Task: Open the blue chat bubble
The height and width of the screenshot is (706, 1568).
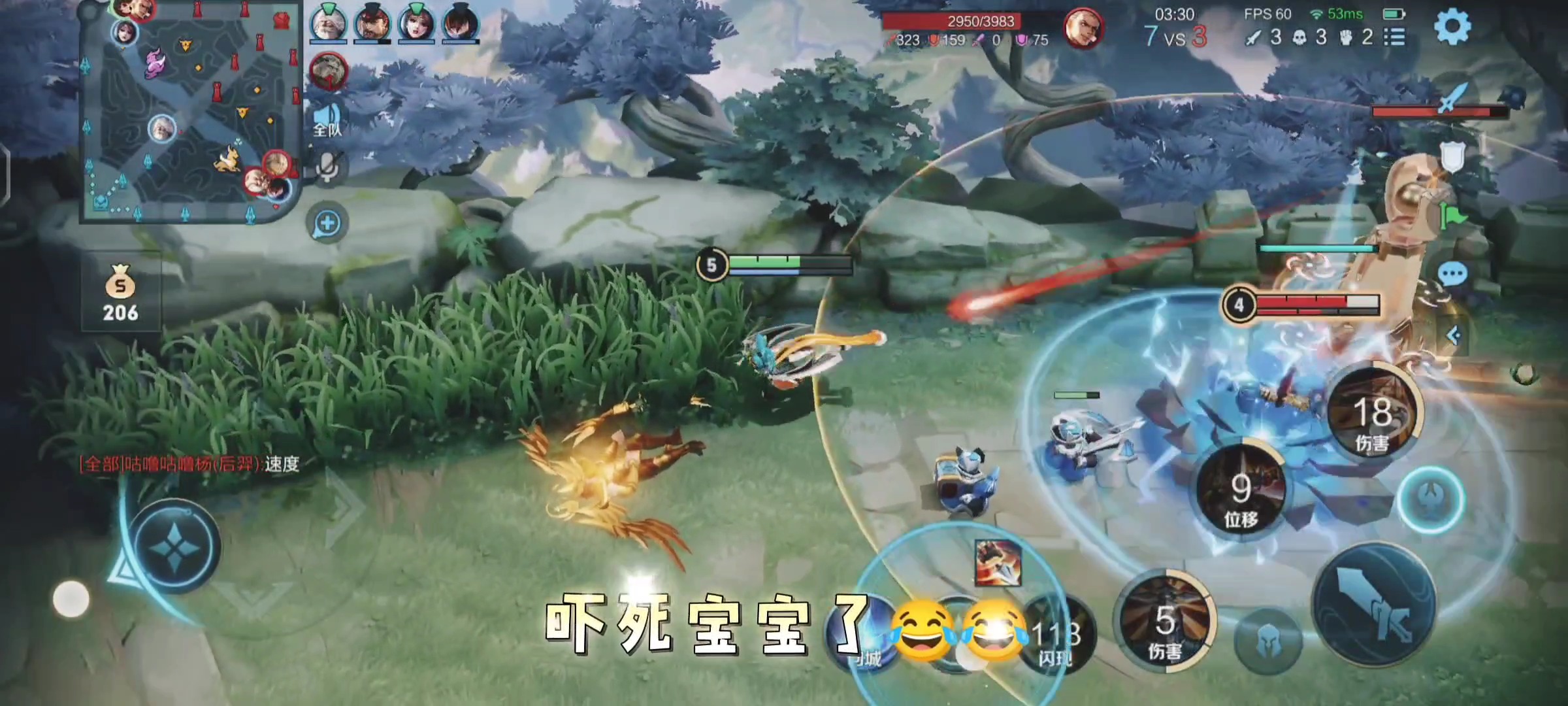Action: 1452,275
